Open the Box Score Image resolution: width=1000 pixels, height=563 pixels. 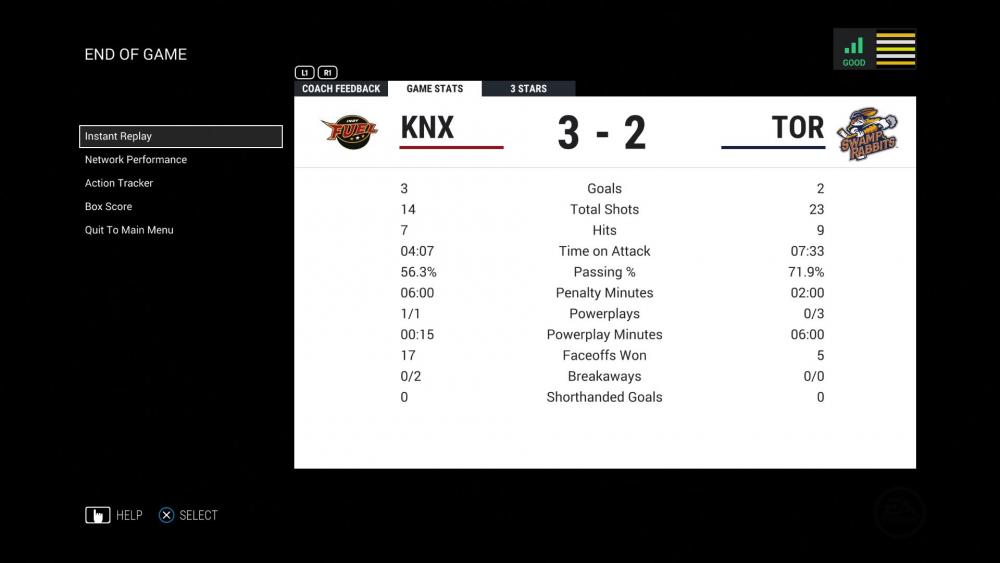108,207
